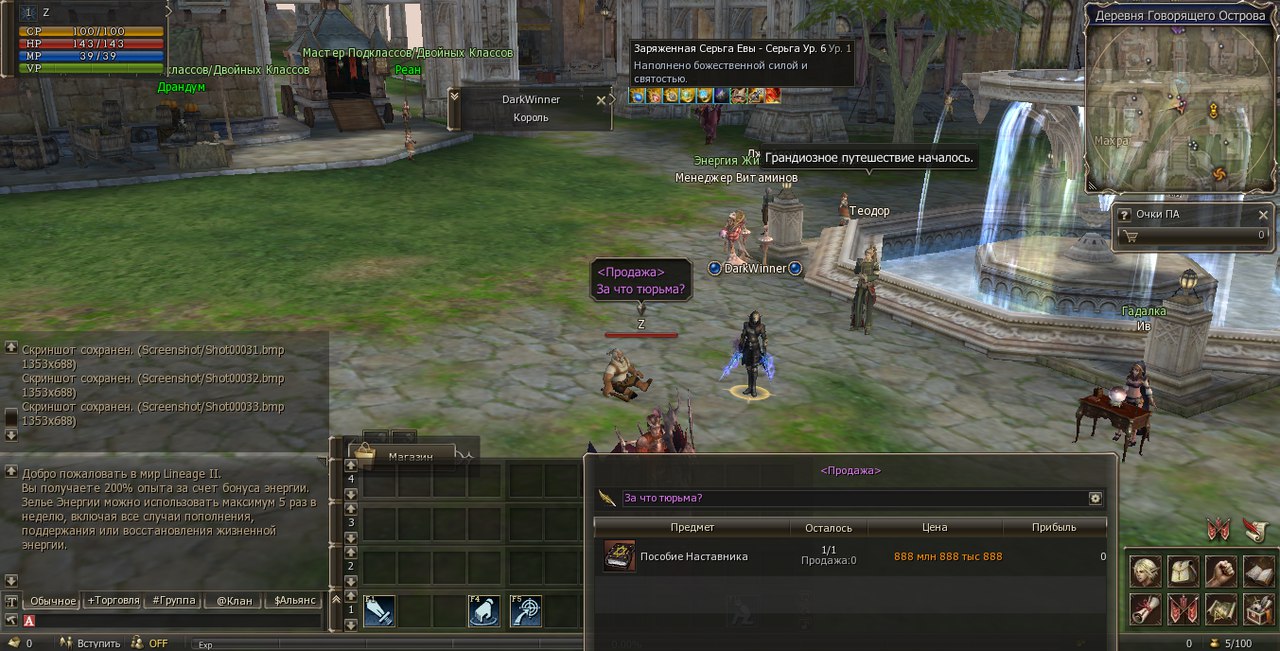Close the DarkWinner target window
Viewport: 1280px width, 651px height.
[601, 100]
